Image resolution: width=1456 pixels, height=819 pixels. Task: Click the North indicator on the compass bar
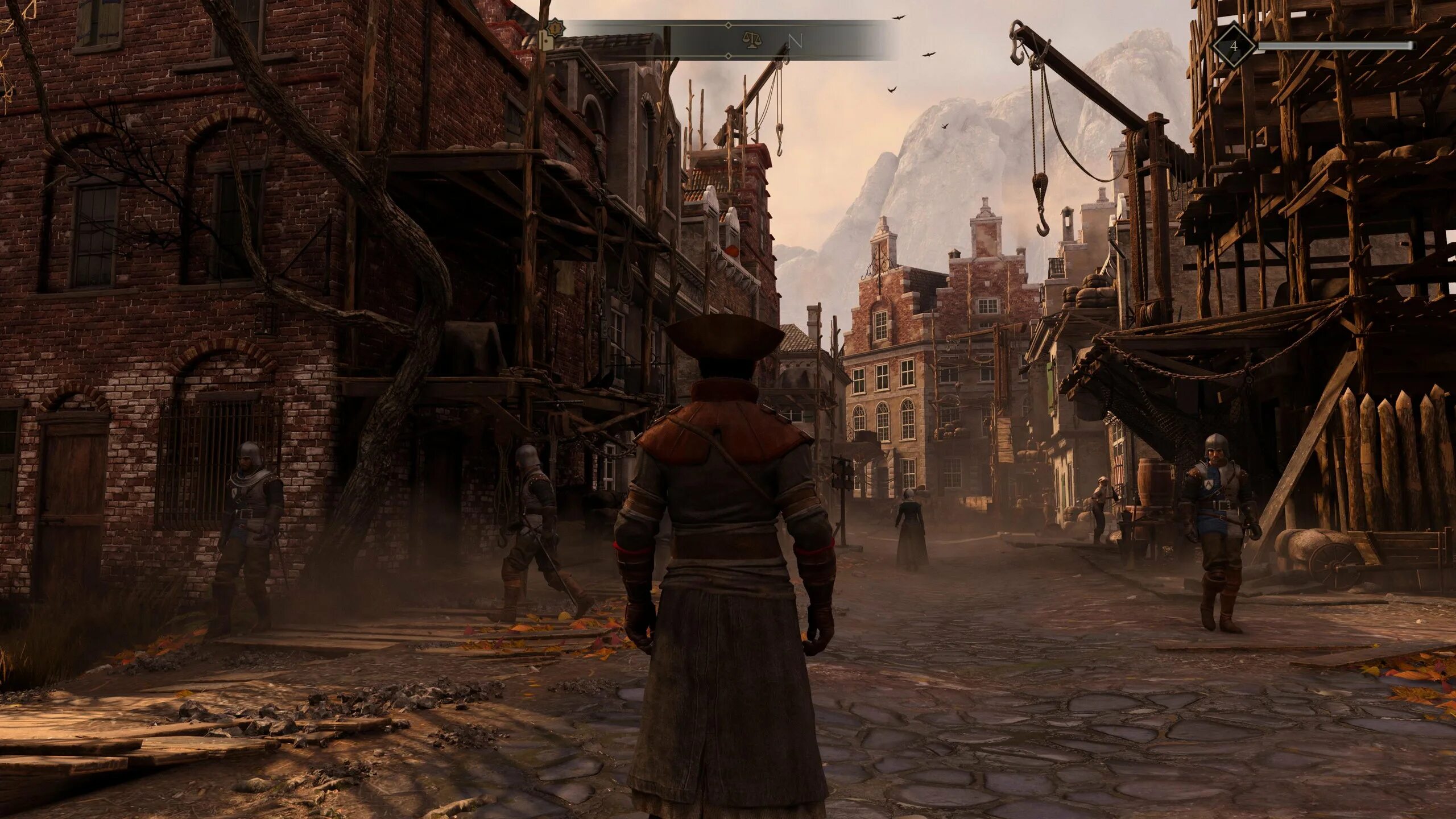click(795, 42)
